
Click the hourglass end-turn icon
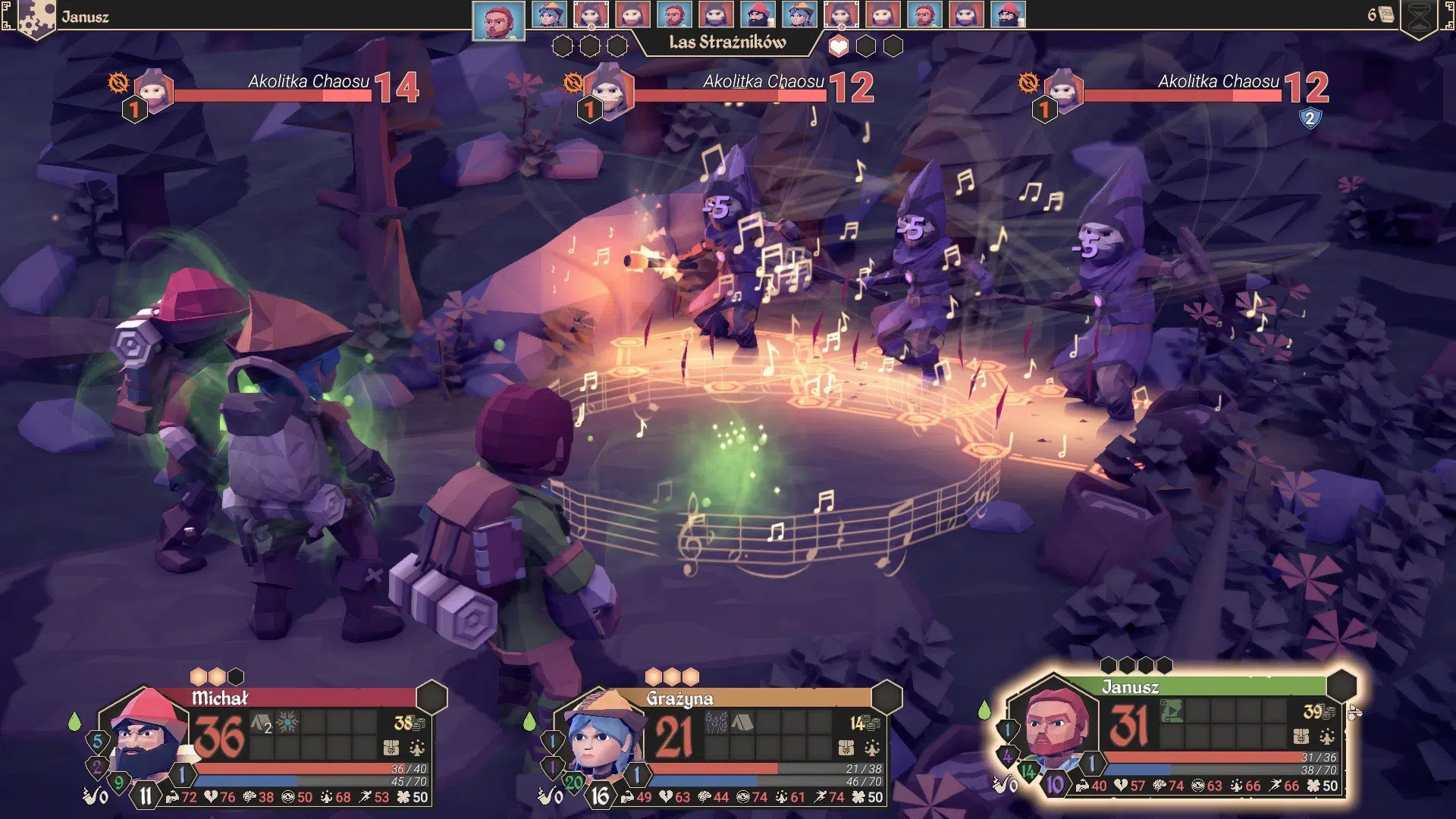point(1420,18)
